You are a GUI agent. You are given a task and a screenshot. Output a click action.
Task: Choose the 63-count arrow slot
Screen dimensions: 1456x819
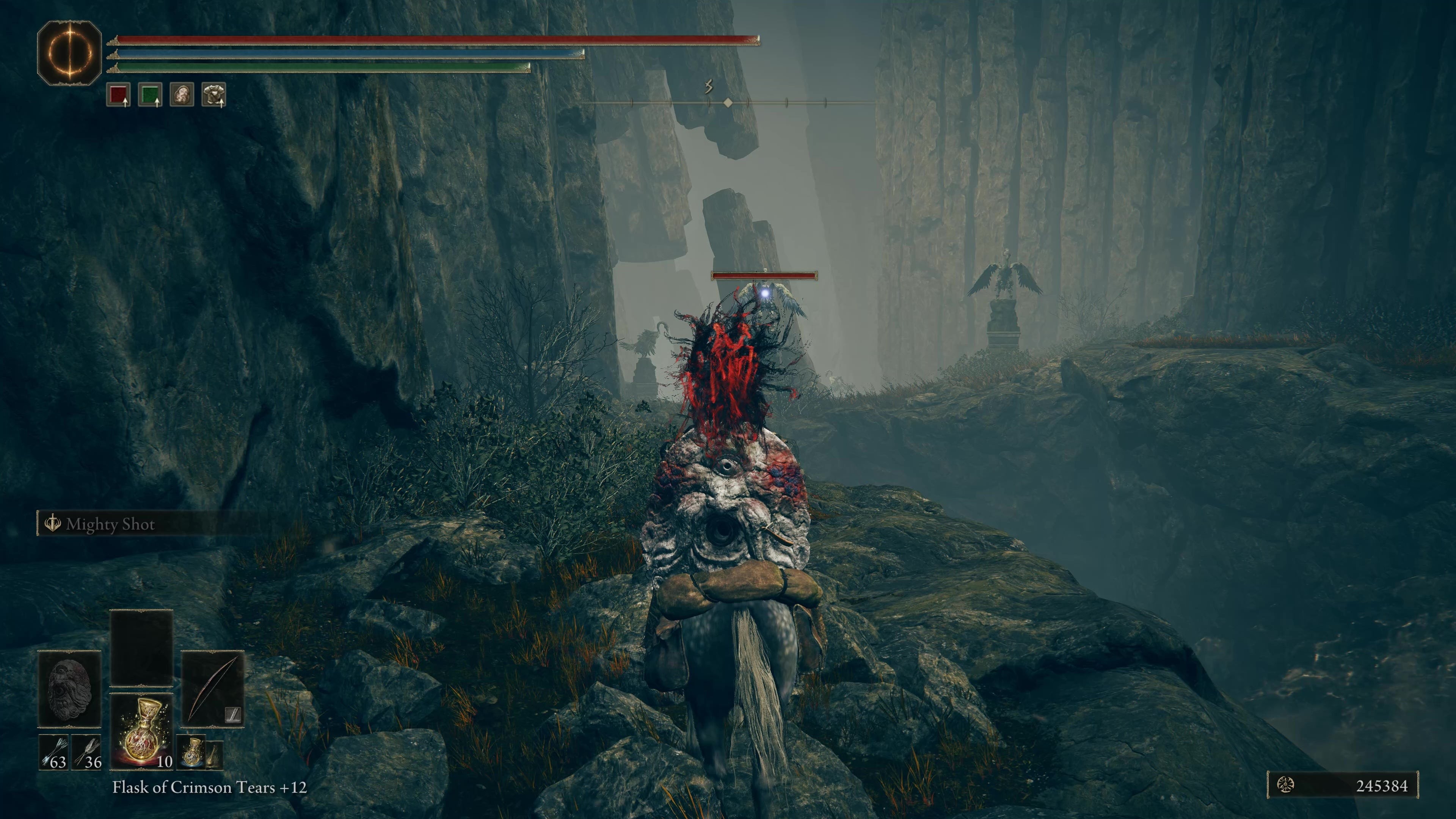point(54,752)
